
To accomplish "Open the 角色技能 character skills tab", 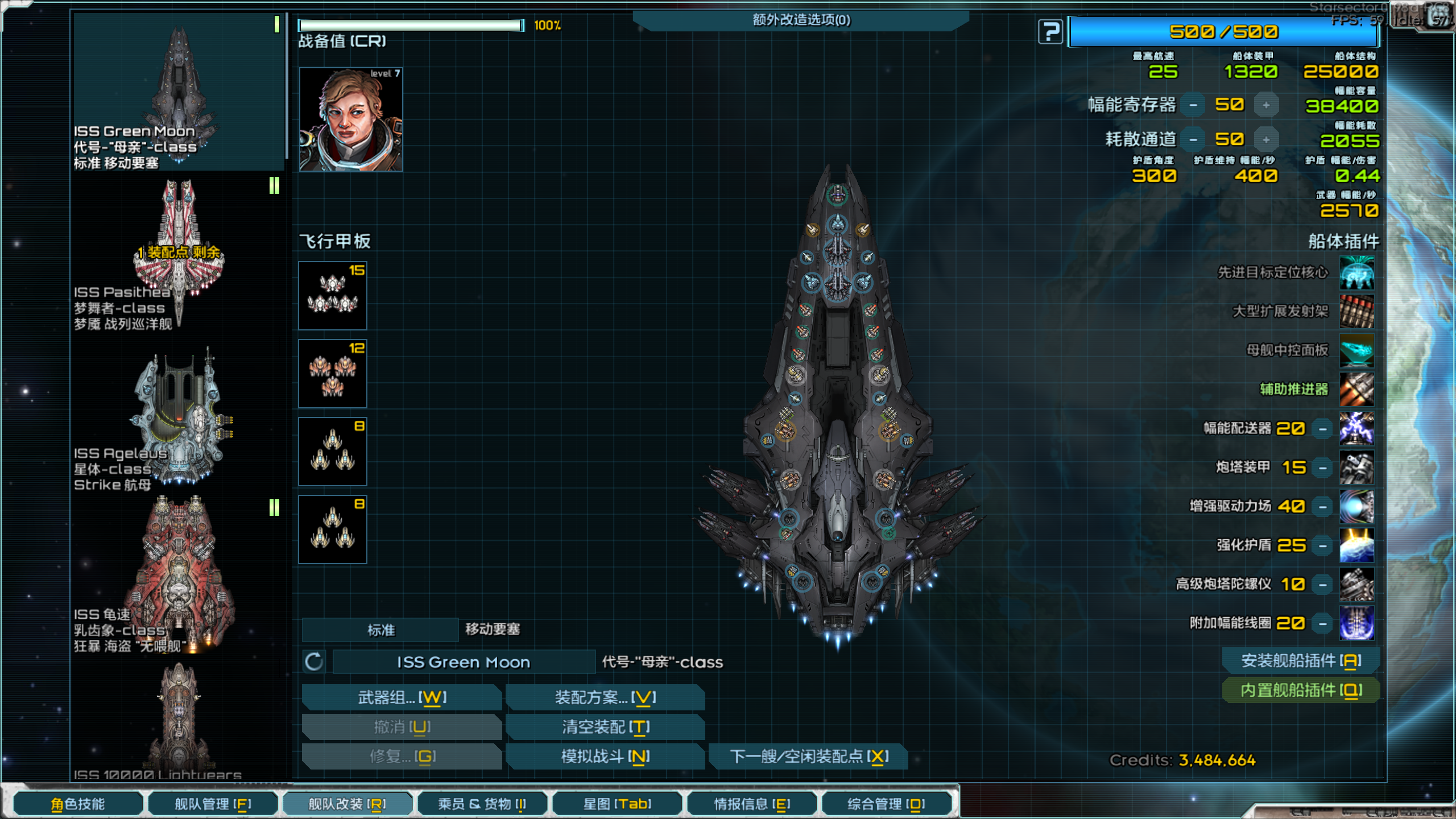I will [78, 804].
